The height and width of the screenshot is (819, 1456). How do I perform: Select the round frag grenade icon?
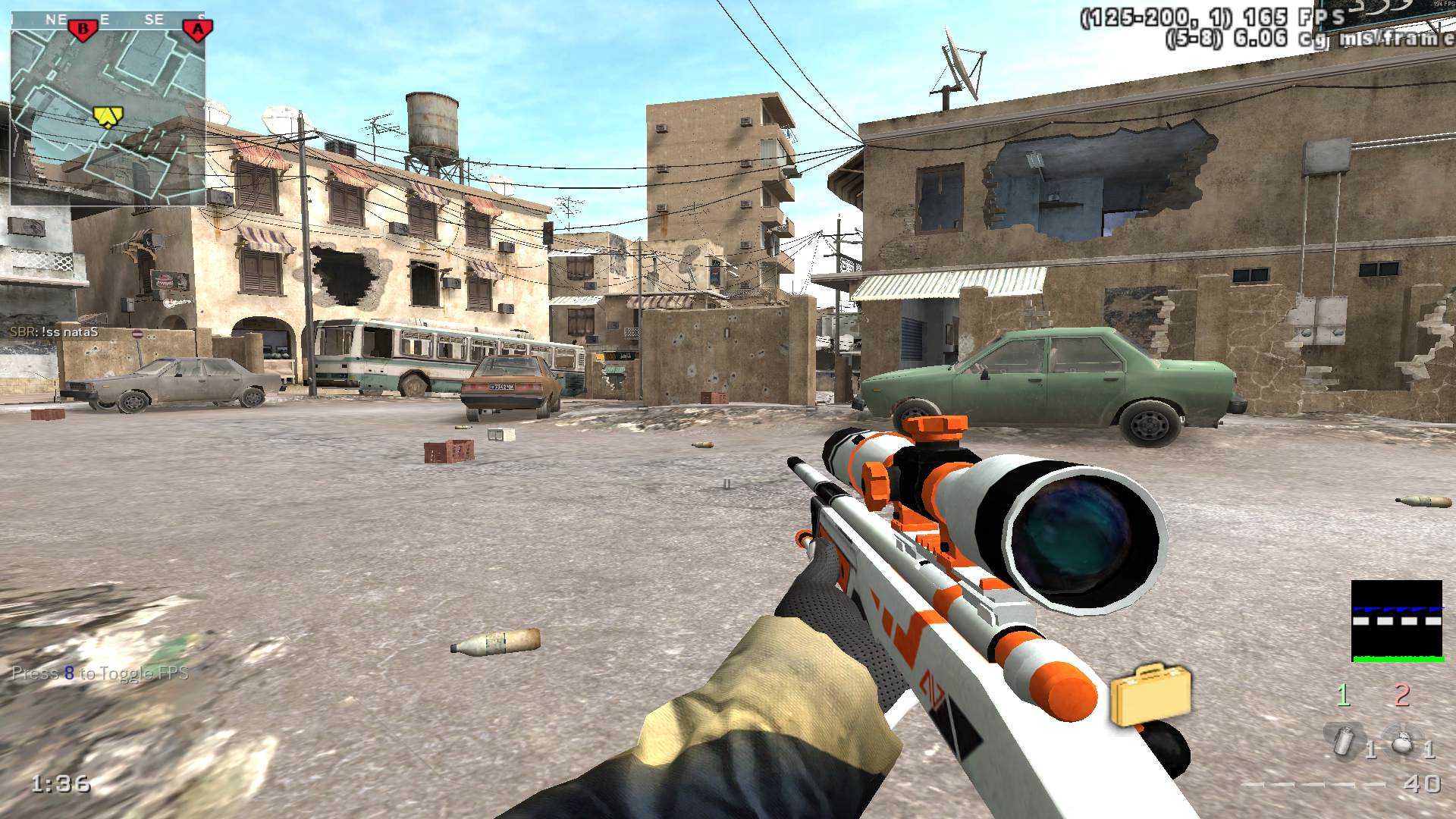pos(1402,742)
